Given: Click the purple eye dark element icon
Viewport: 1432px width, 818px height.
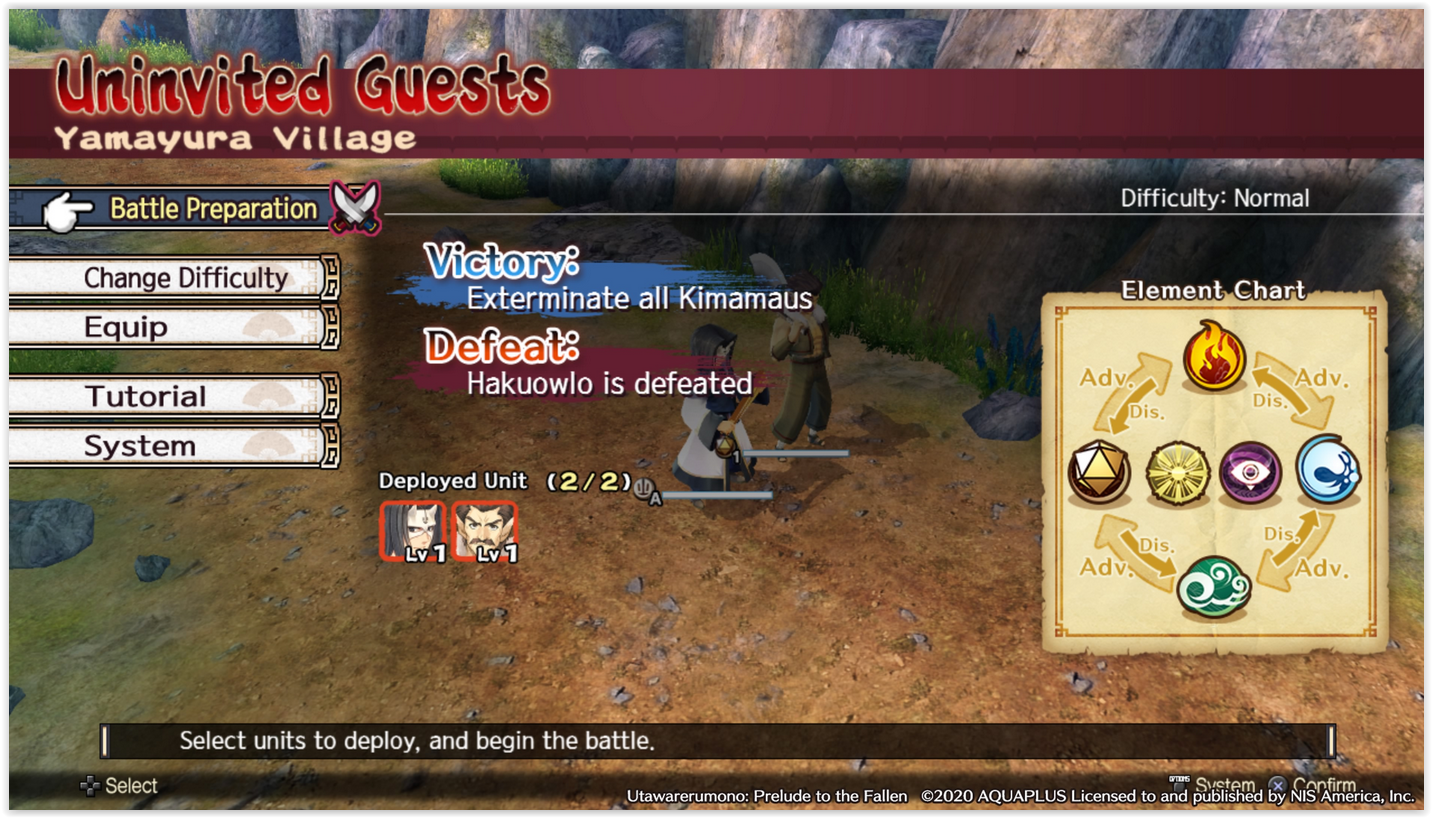Looking at the screenshot, I should [x=1250, y=472].
